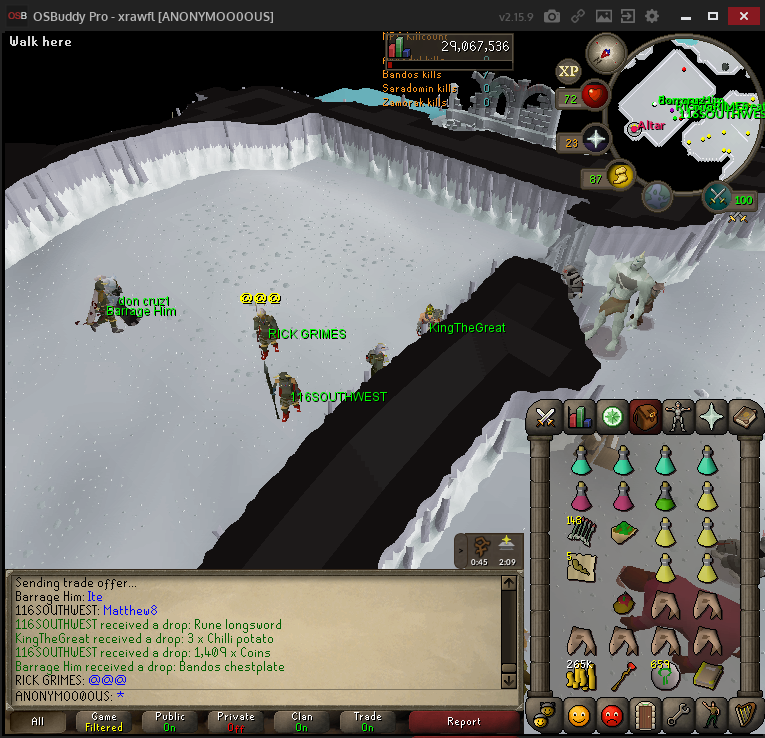Open the Logout door tab

645,714
